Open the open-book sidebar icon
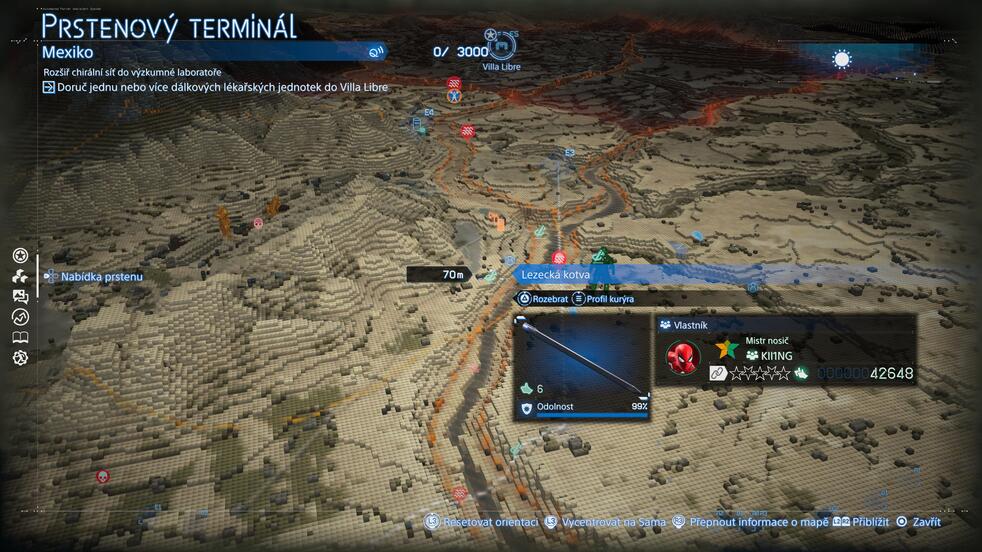The height and width of the screenshot is (552, 982). click(x=20, y=338)
